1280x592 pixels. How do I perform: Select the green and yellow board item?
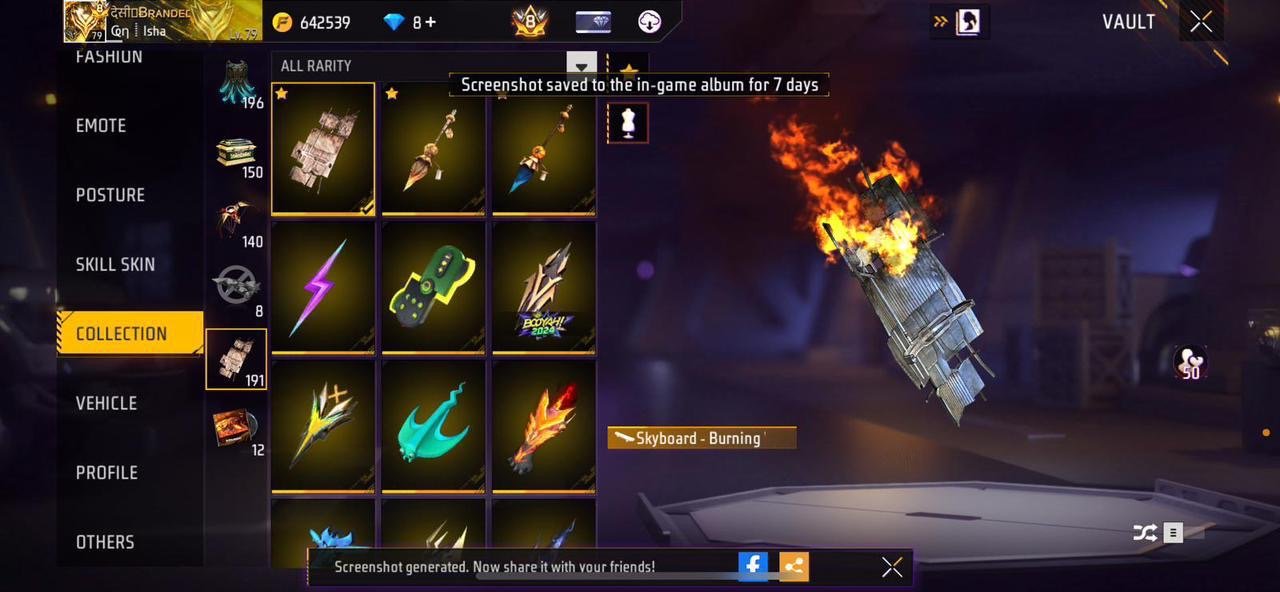pyautogui.click(x=433, y=287)
